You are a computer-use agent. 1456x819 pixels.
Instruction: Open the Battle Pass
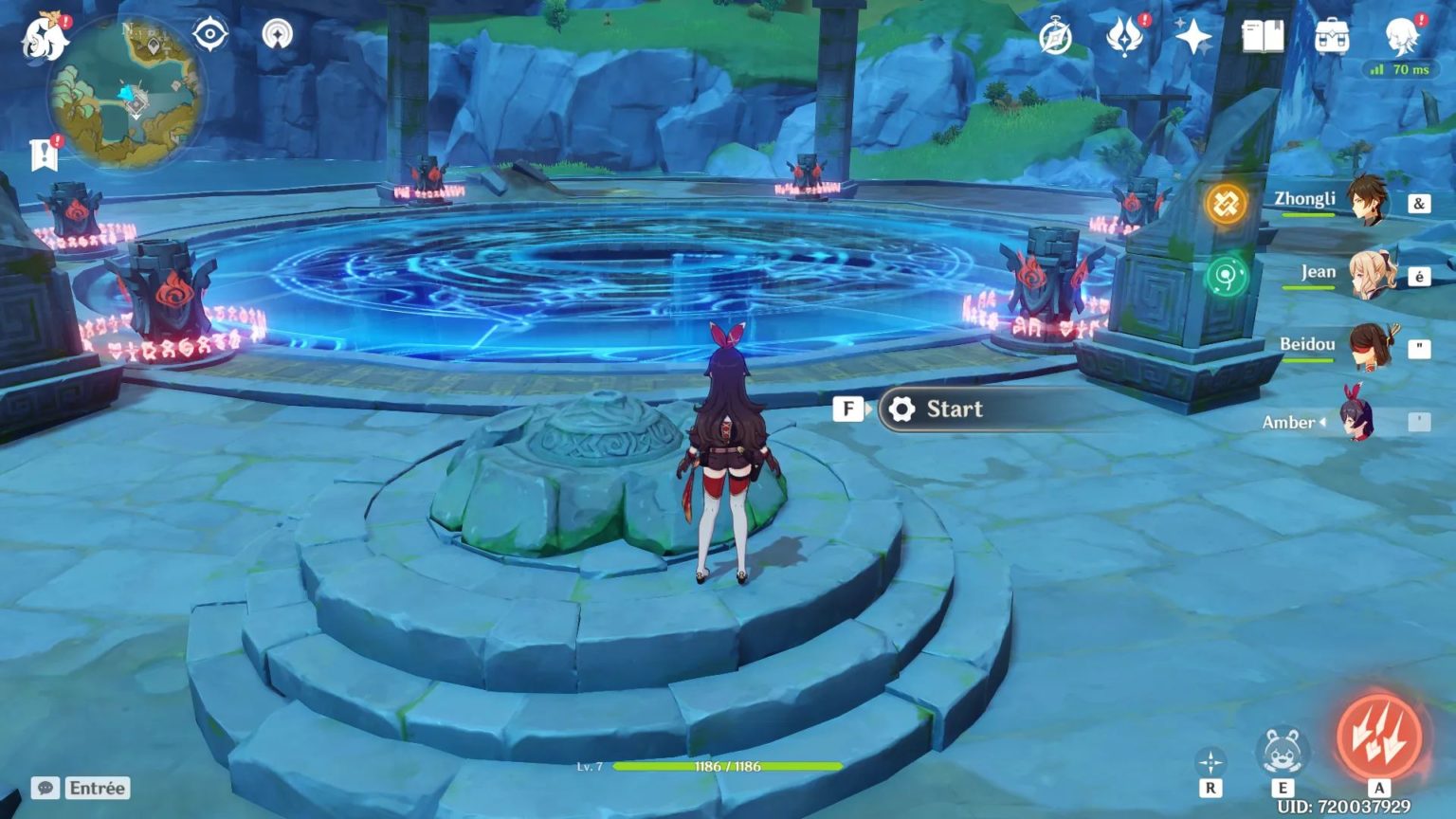pyautogui.click(x=1124, y=40)
